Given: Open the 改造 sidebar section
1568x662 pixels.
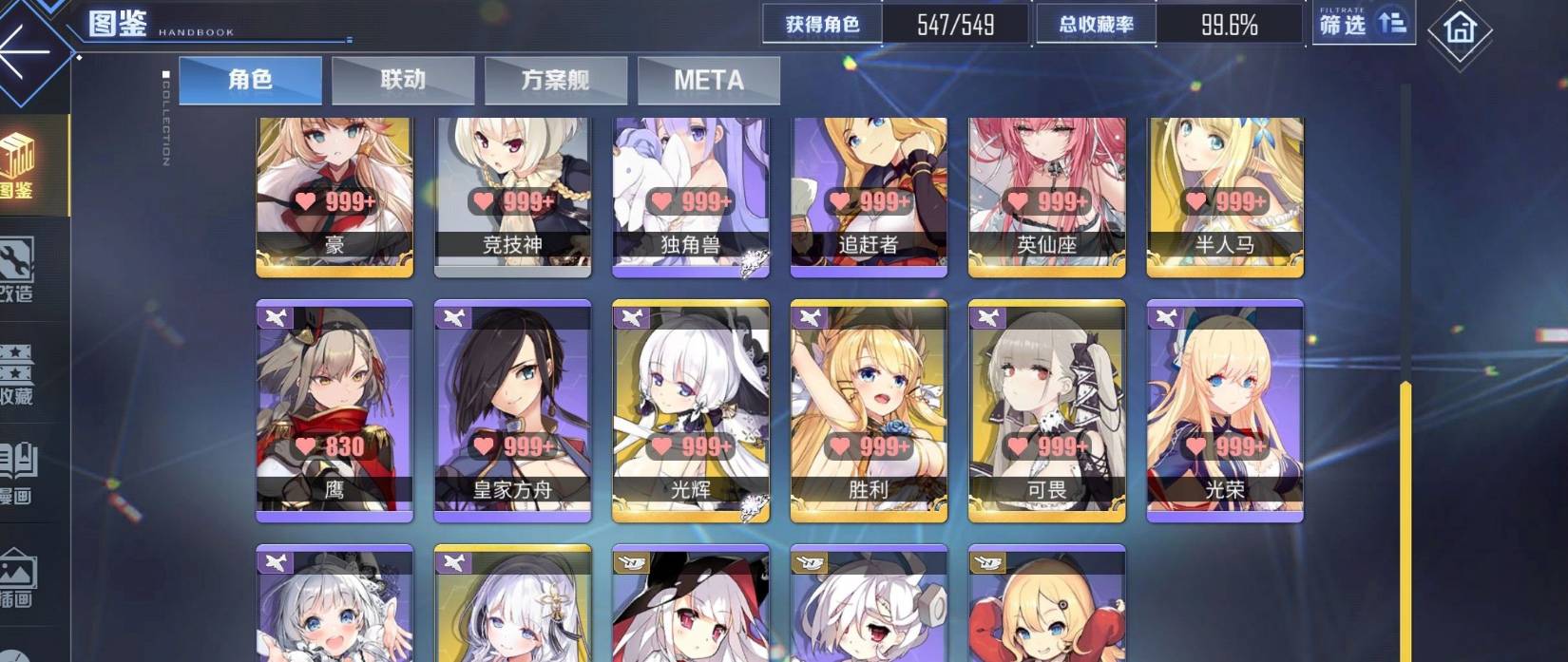Looking at the screenshot, I should tap(19, 271).
